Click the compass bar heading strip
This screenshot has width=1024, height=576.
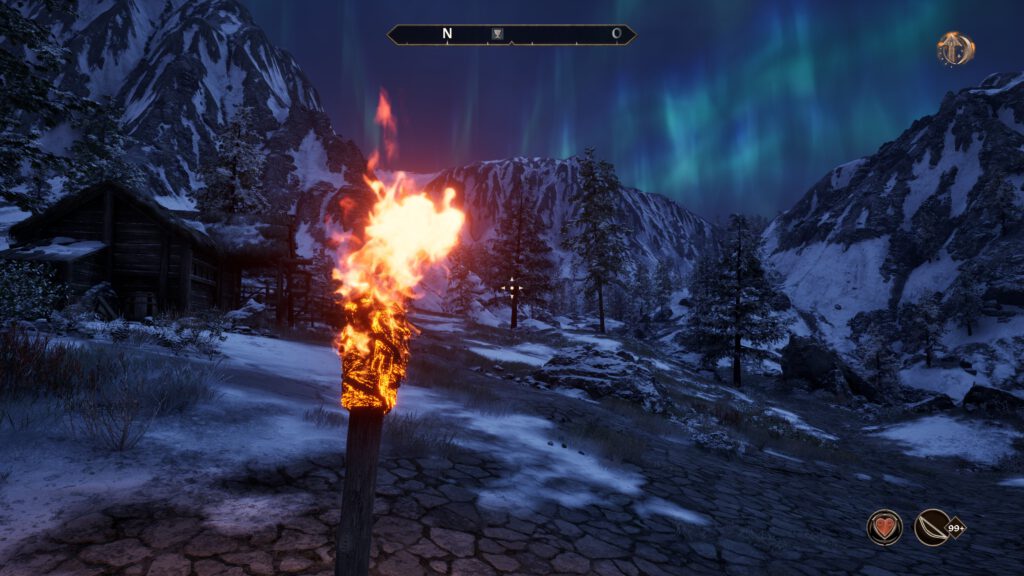click(560, 35)
